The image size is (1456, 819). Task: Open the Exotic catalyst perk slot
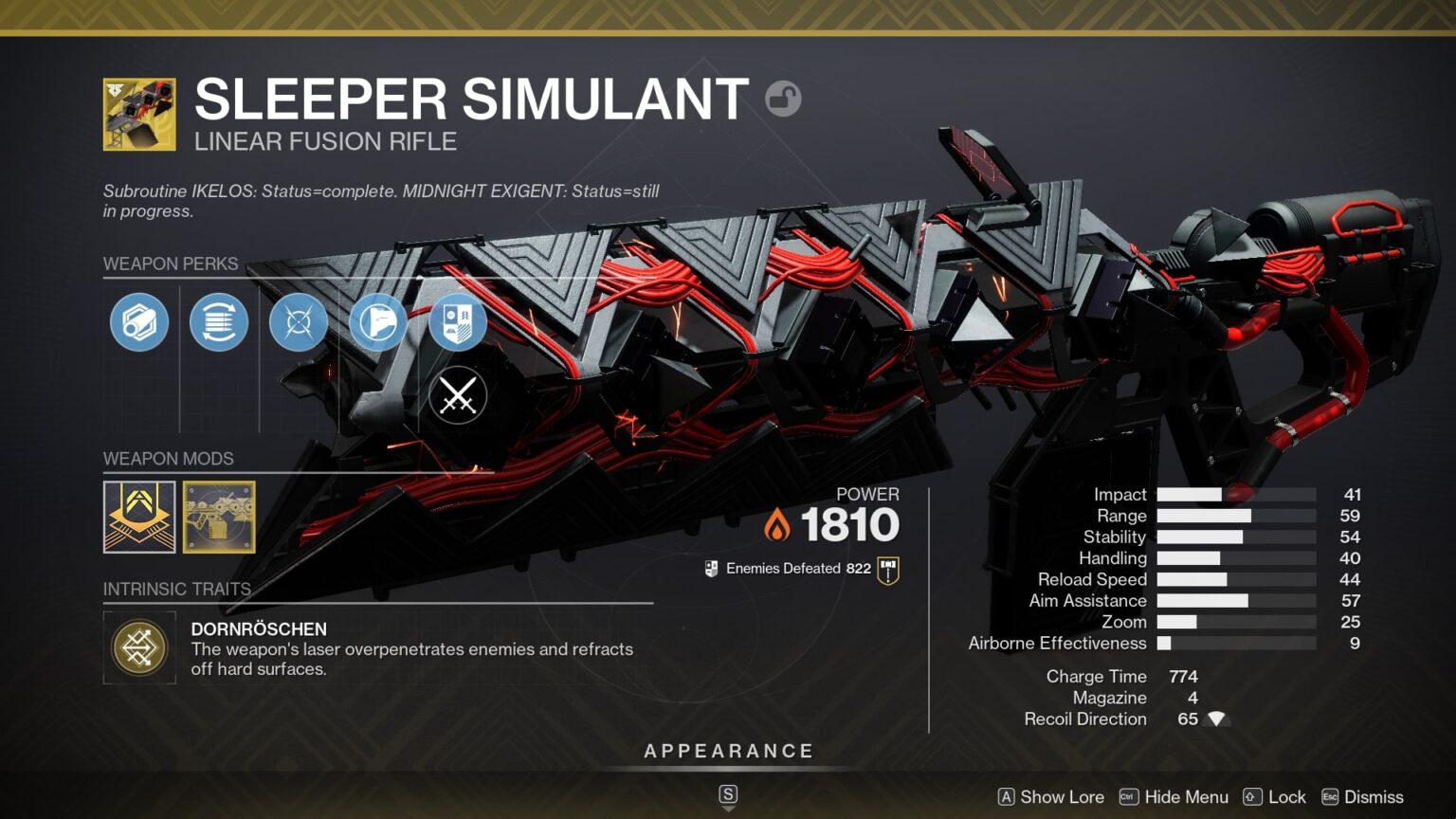[x=457, y=322]
